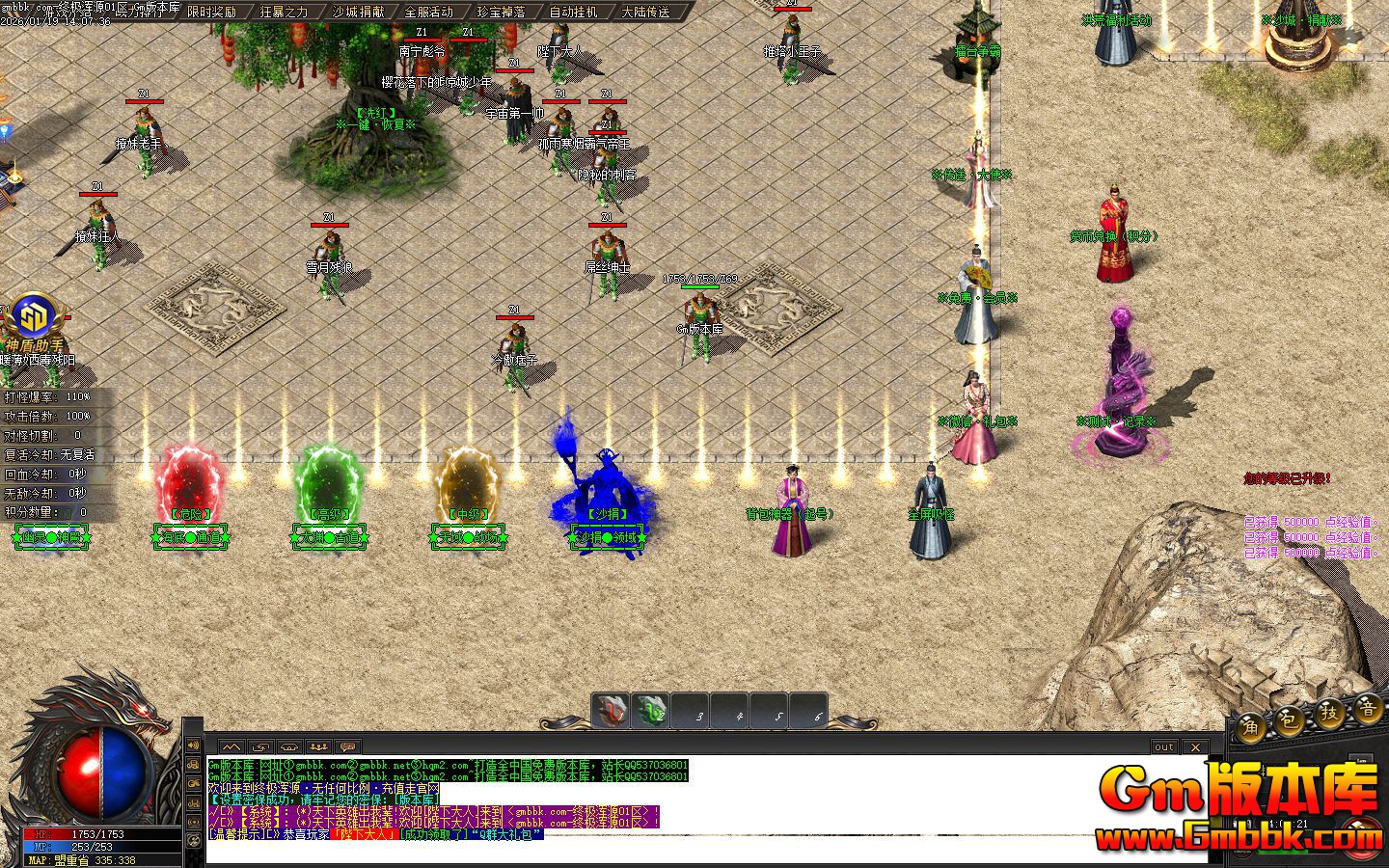Click the chat window's out button

(x=1164, y=746)
